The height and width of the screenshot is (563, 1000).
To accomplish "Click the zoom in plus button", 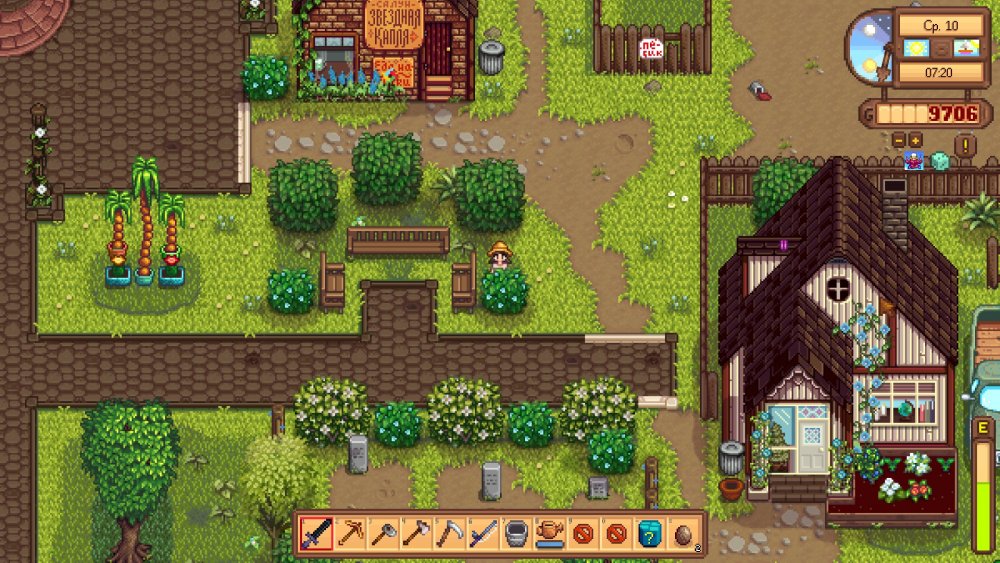I will pos(913,140).
